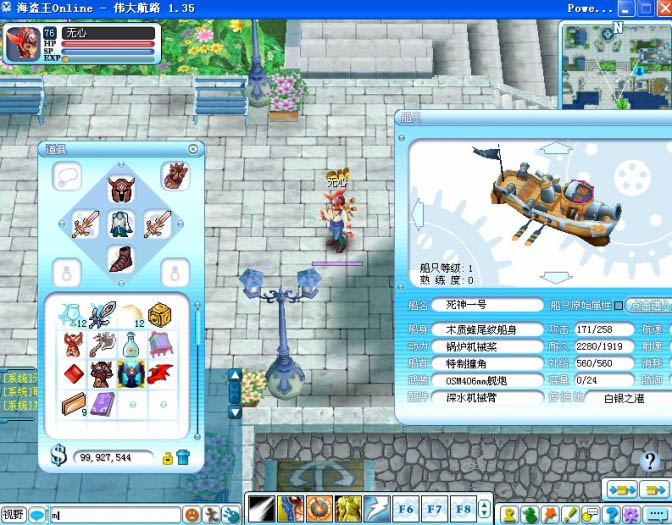Open the chat emoticon smiley menu

[x=192, y=514]
